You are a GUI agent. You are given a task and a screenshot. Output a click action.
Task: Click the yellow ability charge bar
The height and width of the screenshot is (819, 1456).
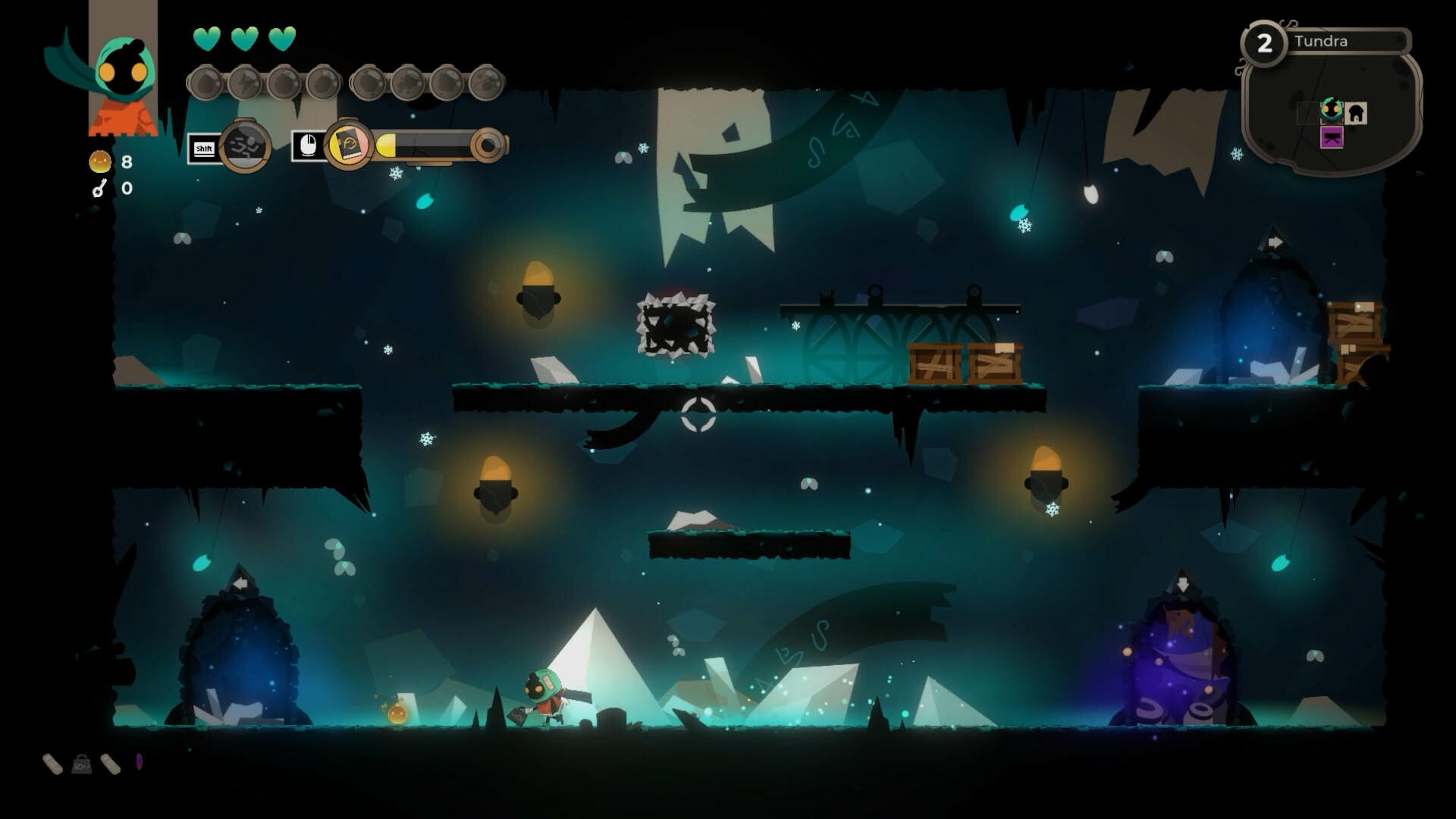coord(387,146)
